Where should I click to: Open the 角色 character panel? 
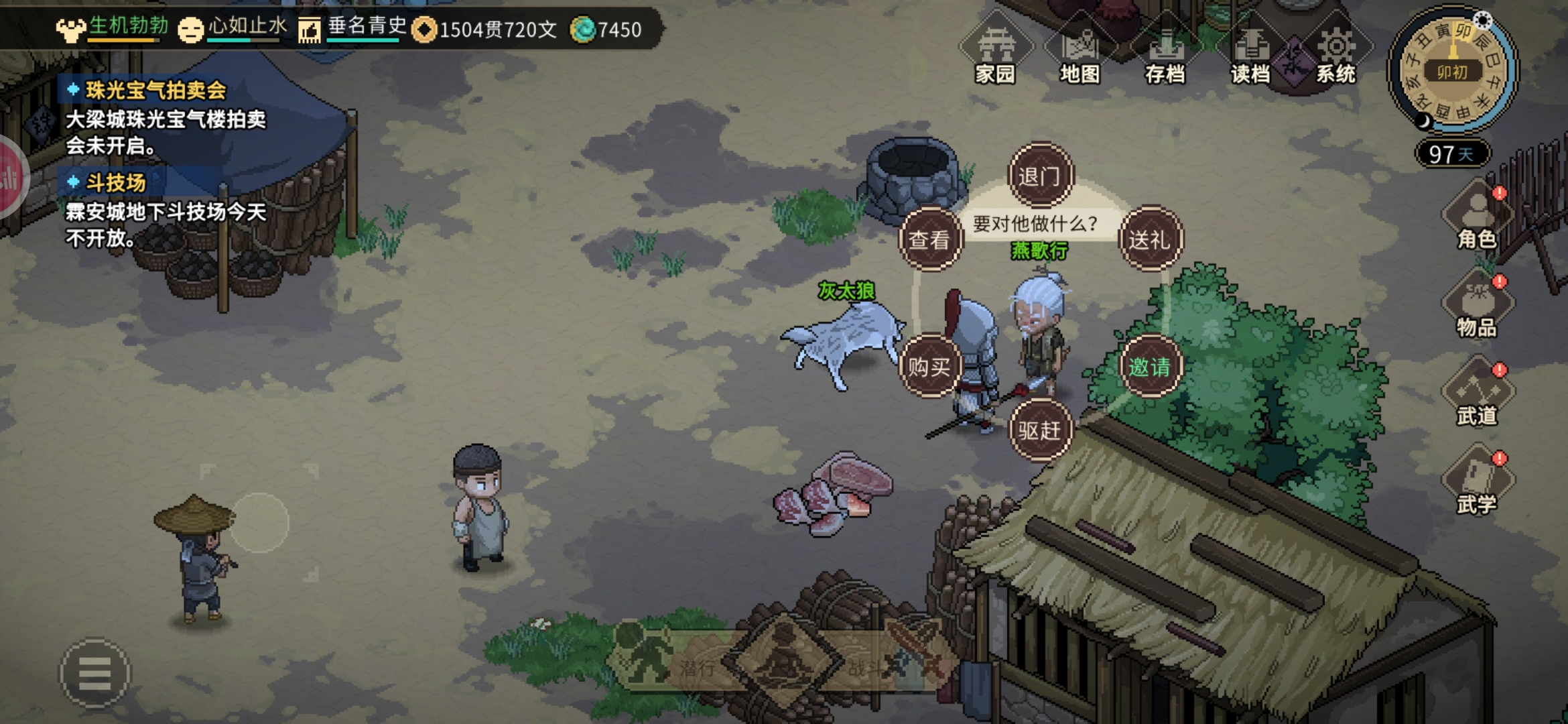(x=1477, y=219)
